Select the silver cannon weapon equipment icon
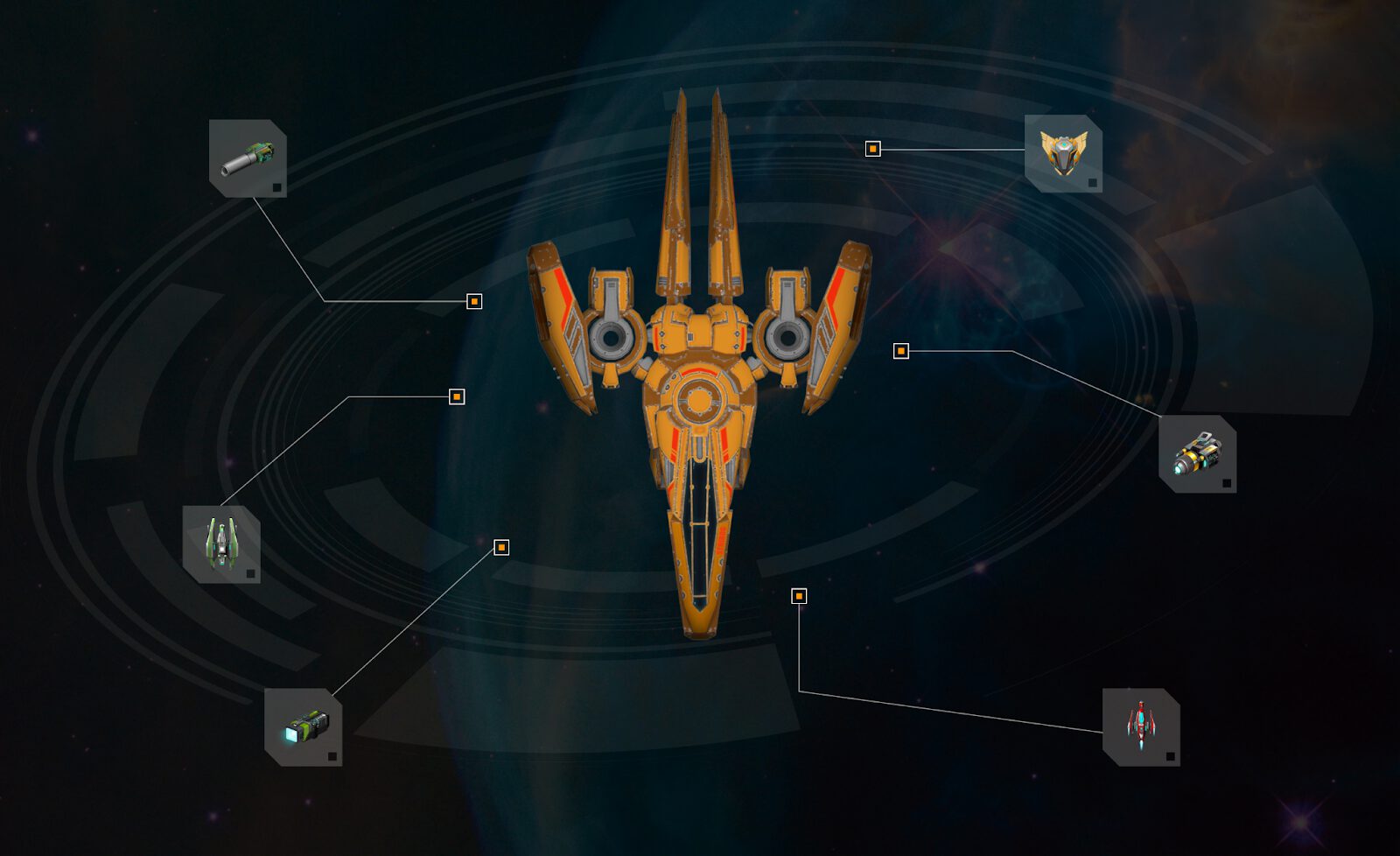 coord(249,158)
